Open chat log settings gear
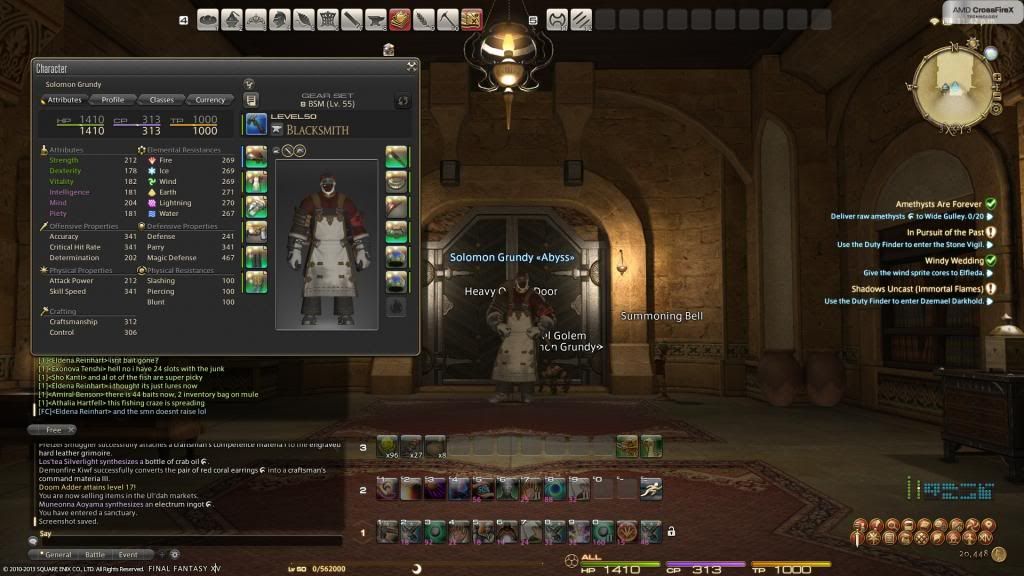 [175, 554]
